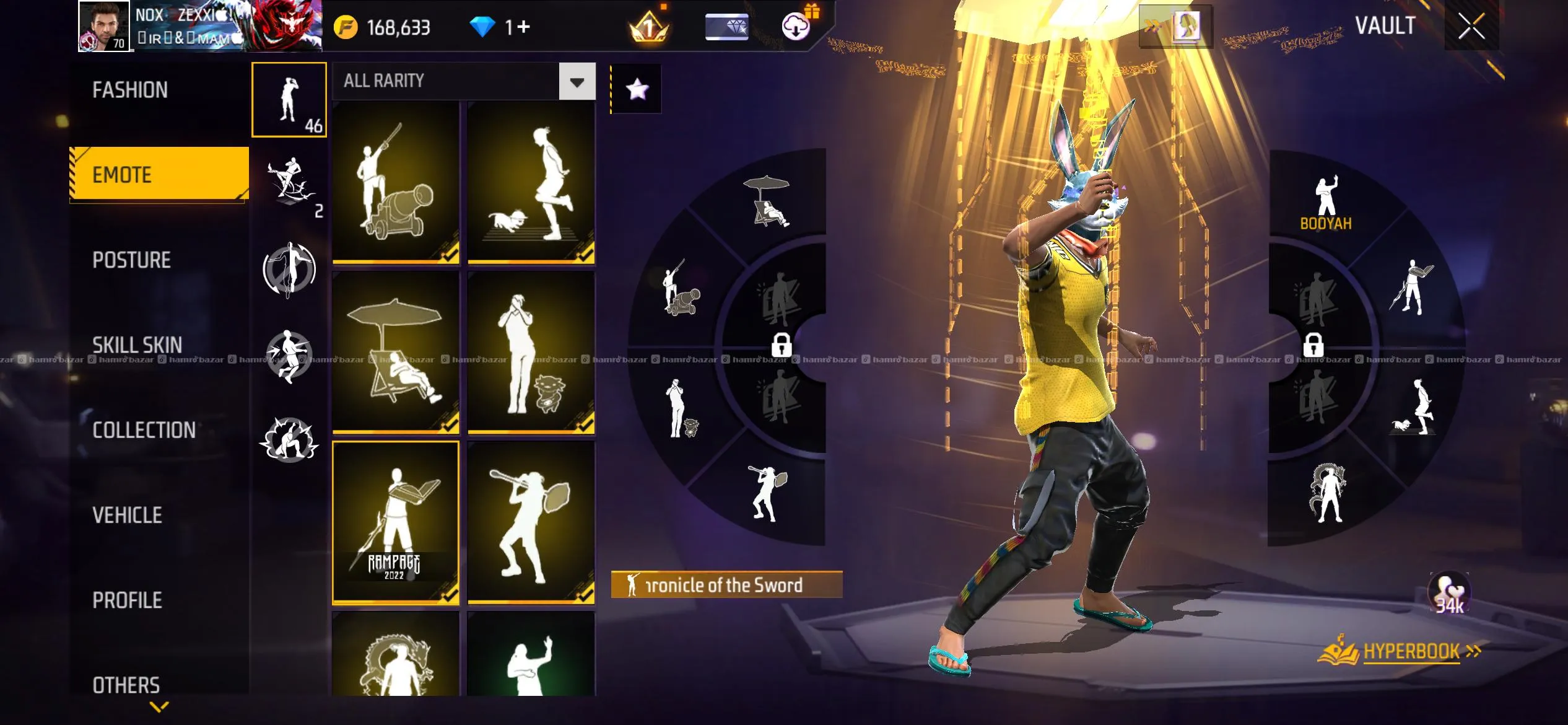Open the Skill Skin category
Screen dimensions: 1568x725
(137, 345)
